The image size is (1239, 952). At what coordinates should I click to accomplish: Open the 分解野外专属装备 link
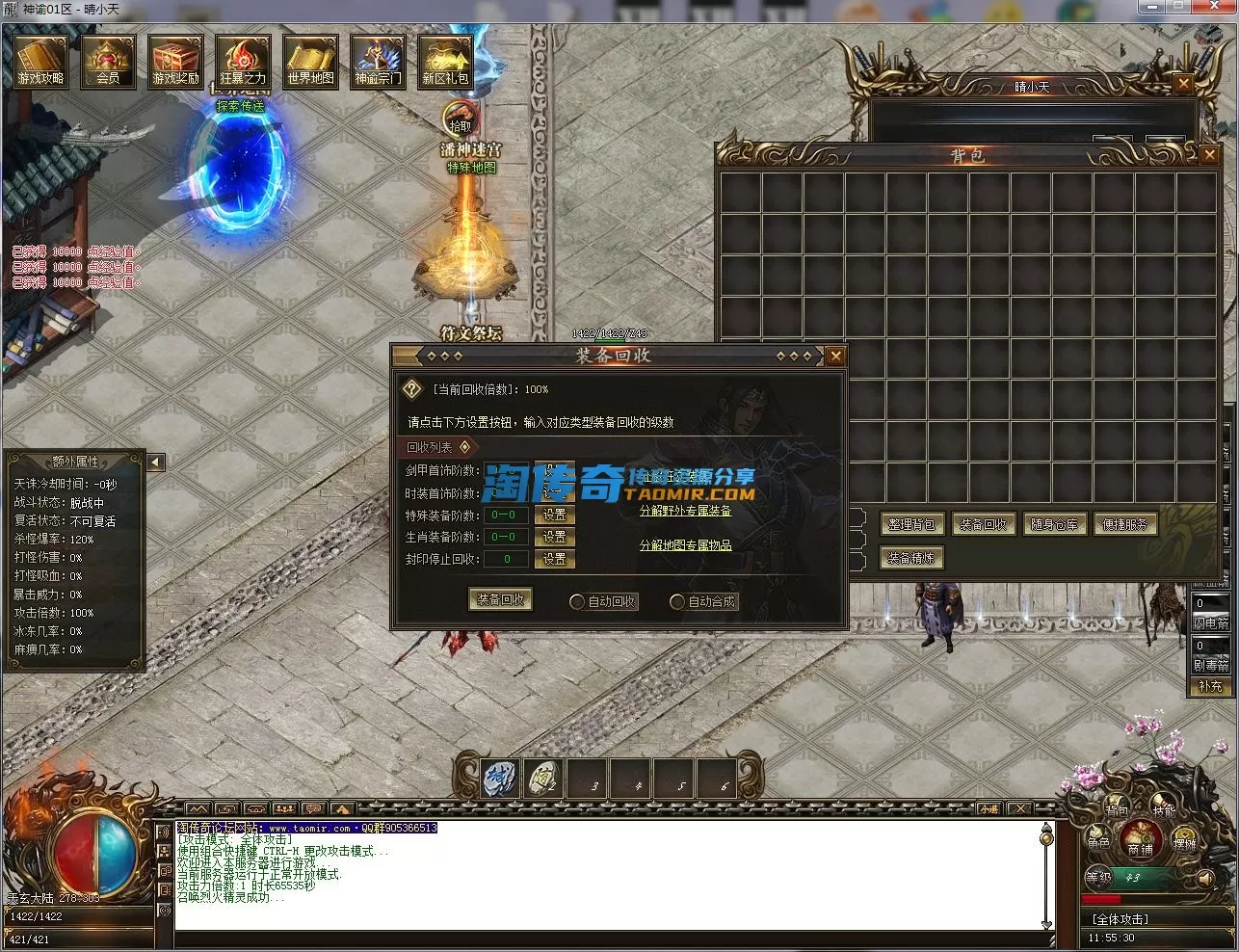coord(685,511)
